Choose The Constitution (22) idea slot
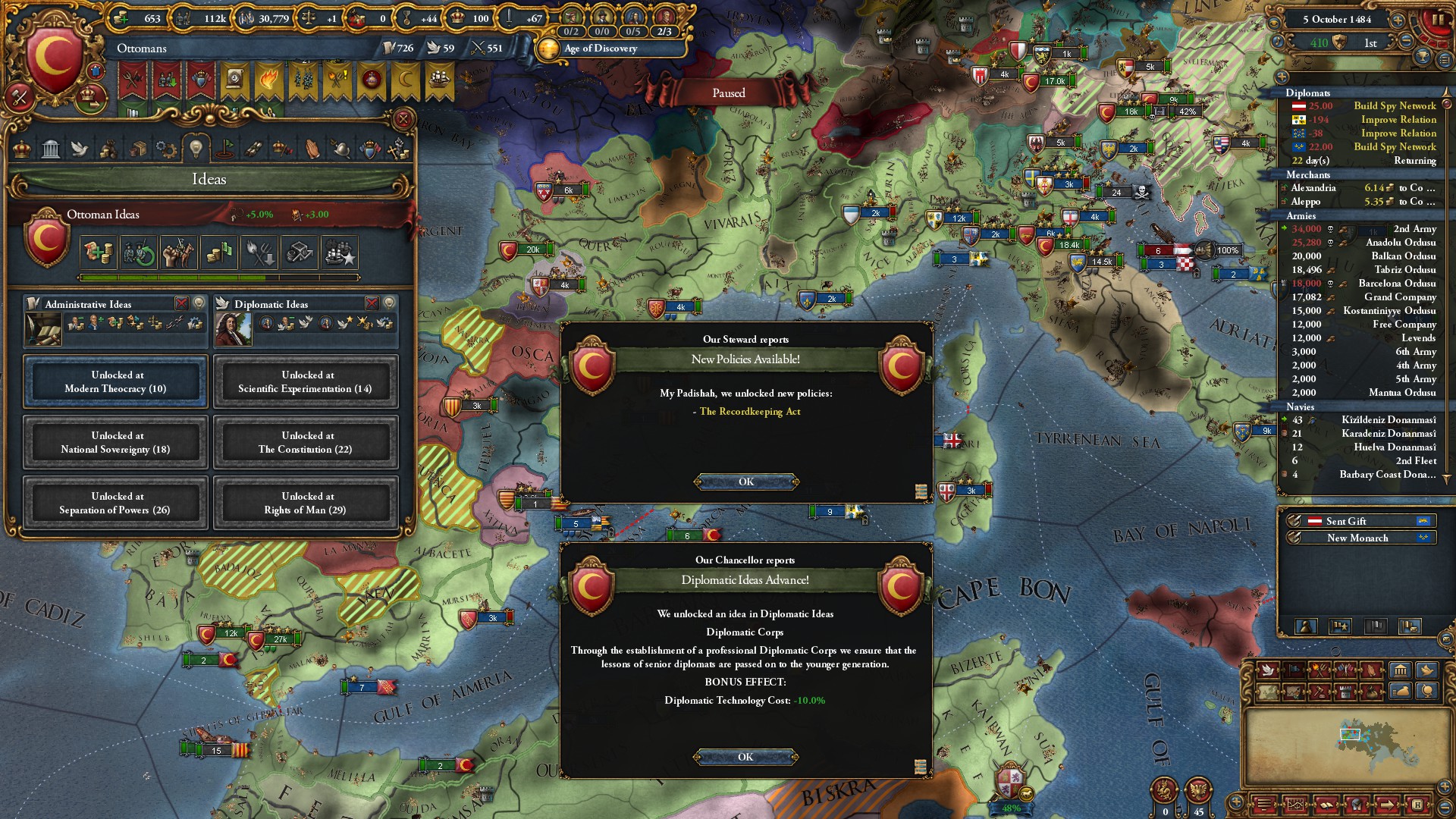Image resolution: width=1456 pixels, height=819 pixels. click(305, 442)
